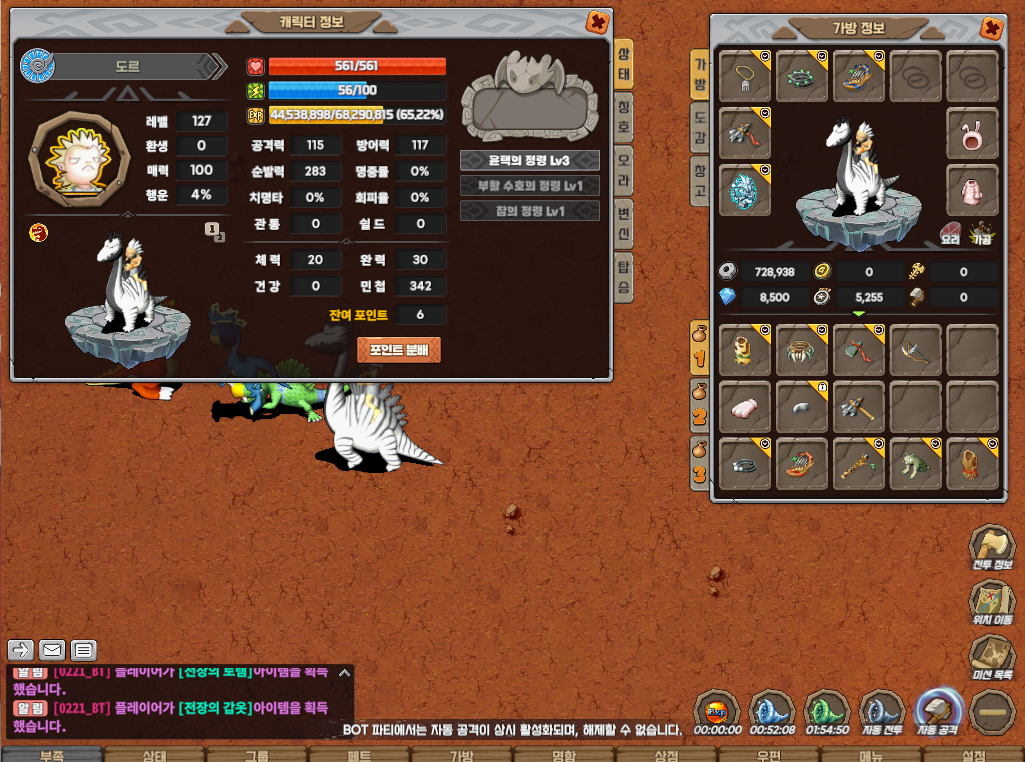Click the 요리 cooking button
1025x762 pixels.
pyautogui.click(x=951, y=232)
